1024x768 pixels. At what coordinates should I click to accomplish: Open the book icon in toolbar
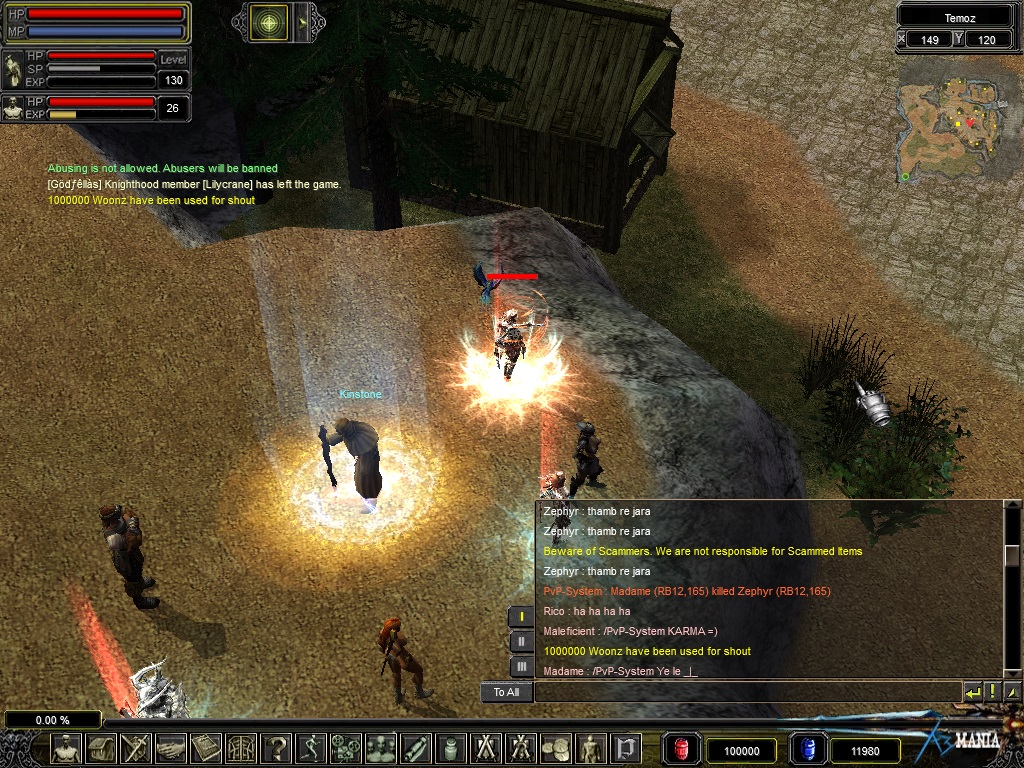pos(206,748)
